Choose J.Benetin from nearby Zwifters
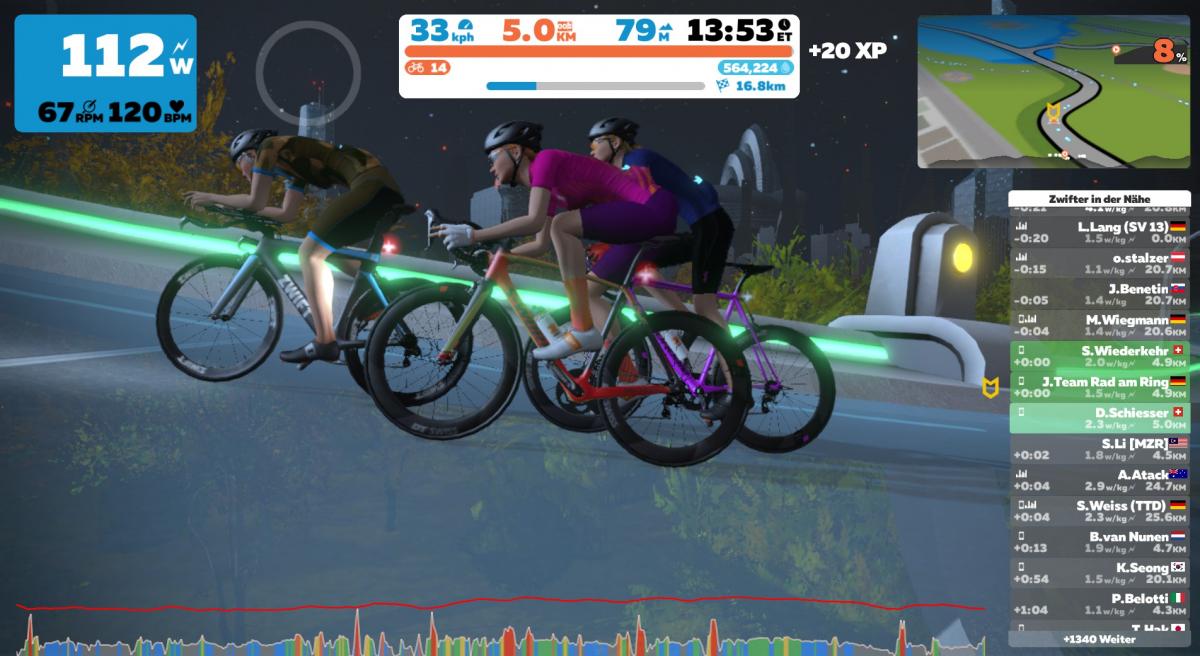The height and width of the screenshot is (656, 1200). click(x=1099, y=294)
